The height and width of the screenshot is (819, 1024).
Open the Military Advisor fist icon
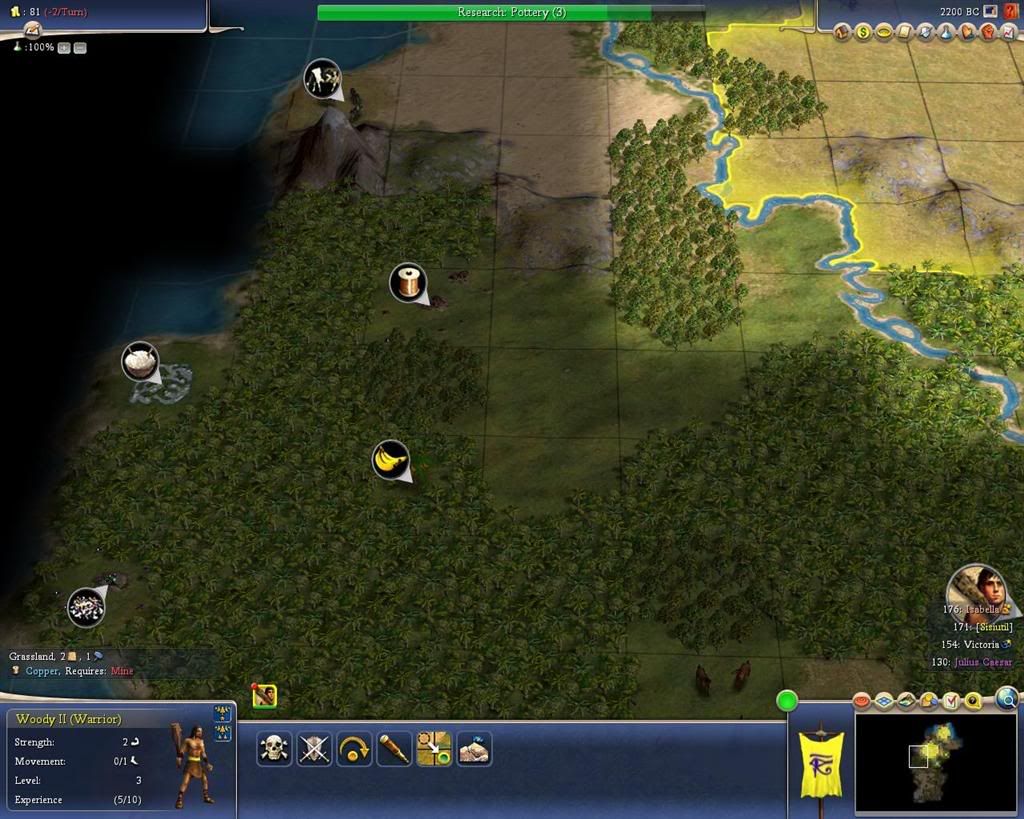(988, 32)
